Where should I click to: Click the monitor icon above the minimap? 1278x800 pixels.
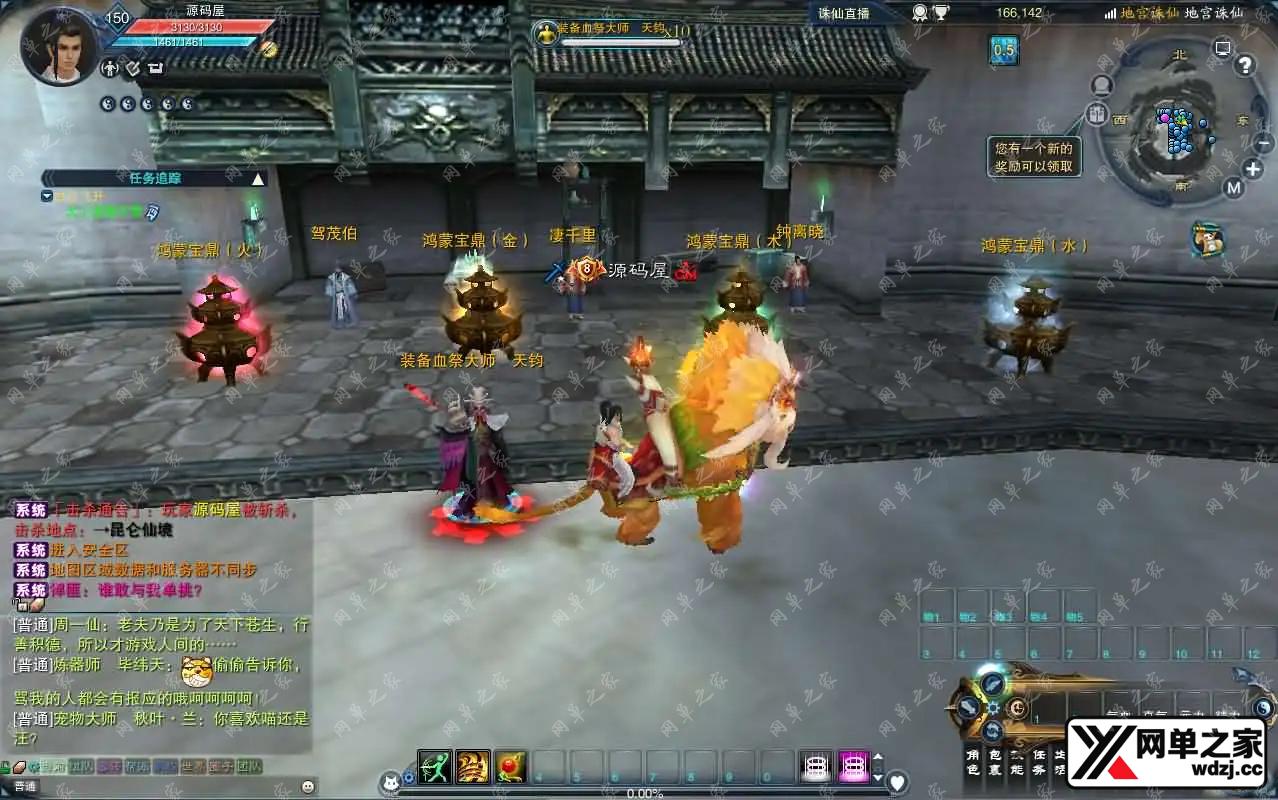[1222, 48]
